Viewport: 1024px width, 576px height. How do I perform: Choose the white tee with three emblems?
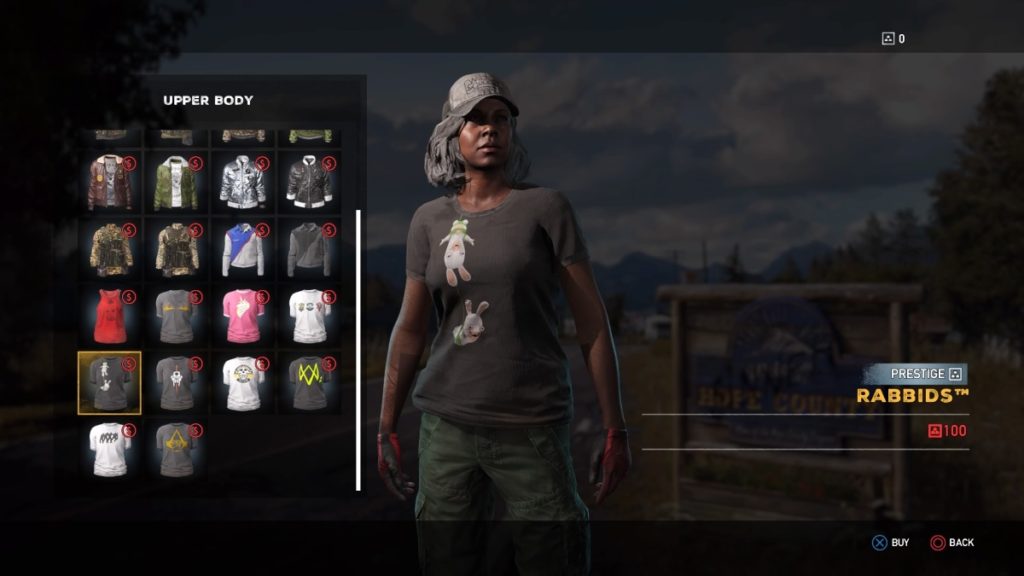click(x=309, y=316)
